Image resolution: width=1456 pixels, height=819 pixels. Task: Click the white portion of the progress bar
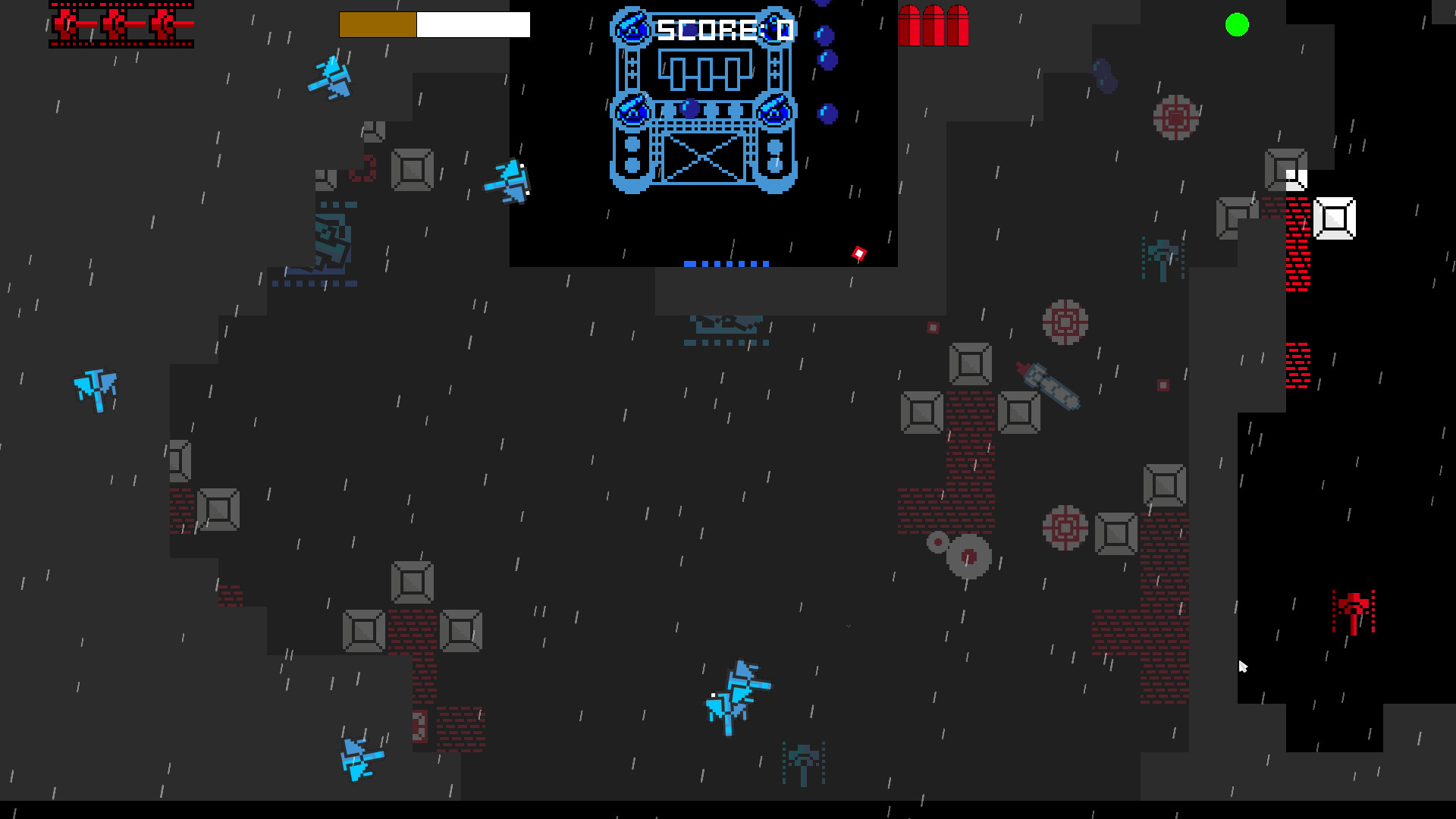pos(472,25)
